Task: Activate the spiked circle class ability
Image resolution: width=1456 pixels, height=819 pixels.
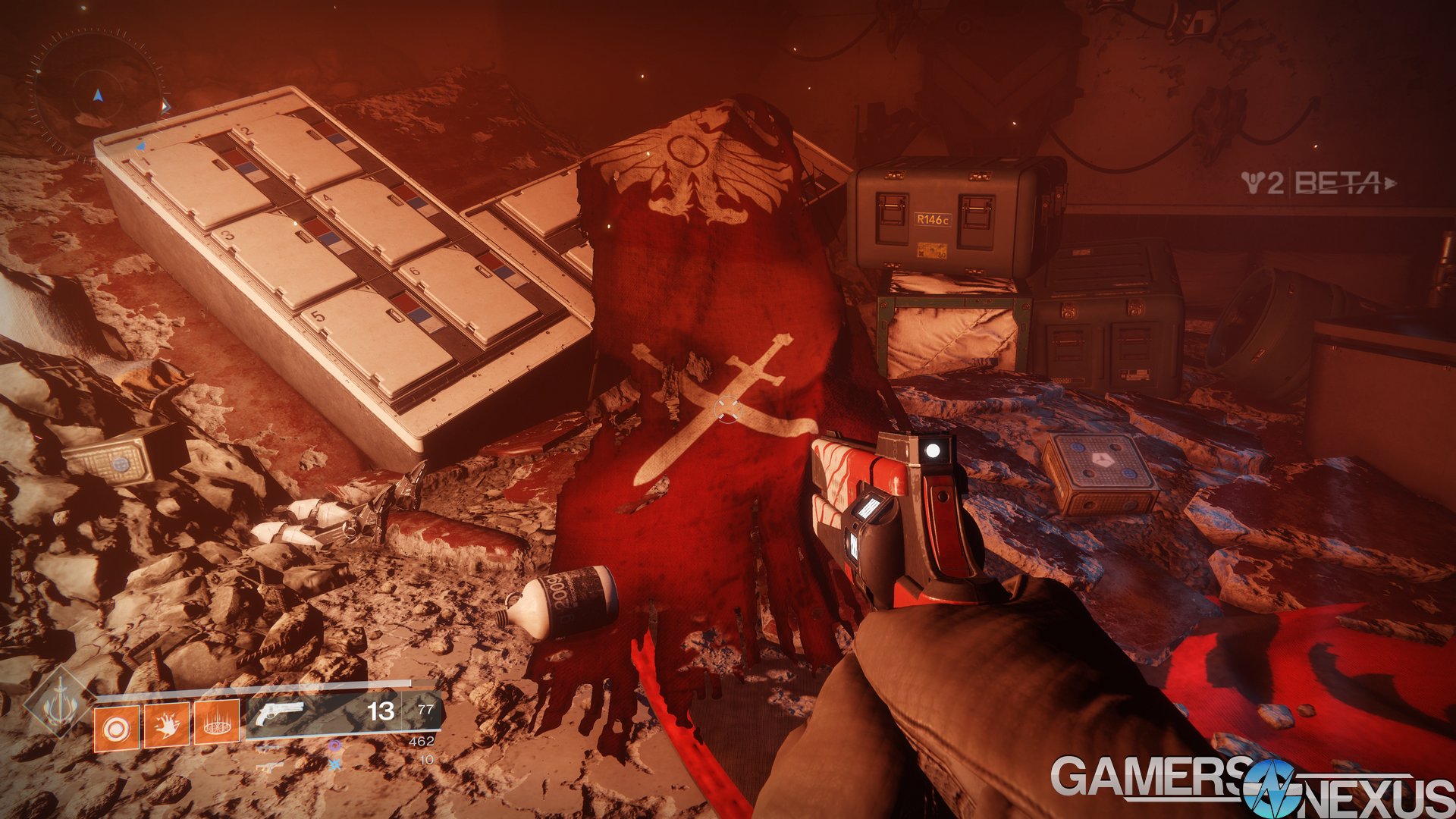Action: [x=217, y=724]
